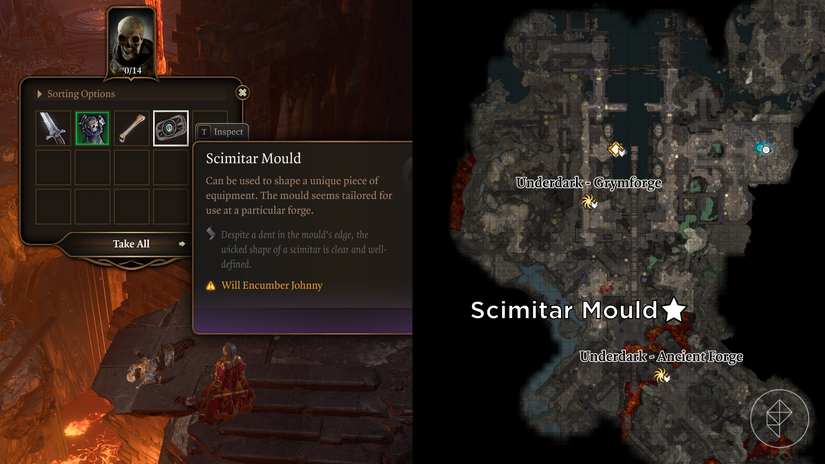Select the sword in the loot grid
Screen dimensions: 825x464
53,128
